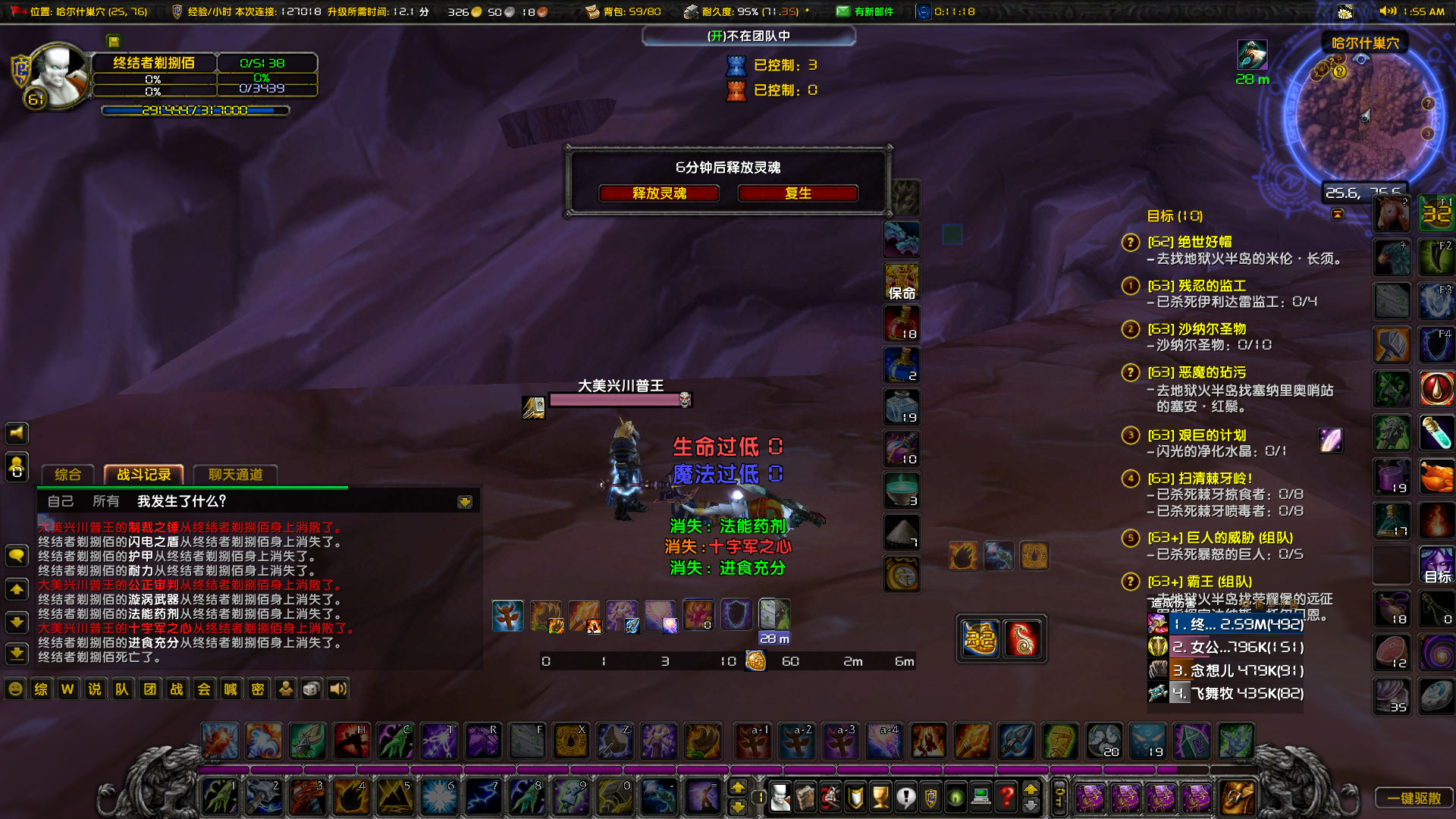
Task: Click the speaker icon next to the dice icon
Action: [337, 689]
